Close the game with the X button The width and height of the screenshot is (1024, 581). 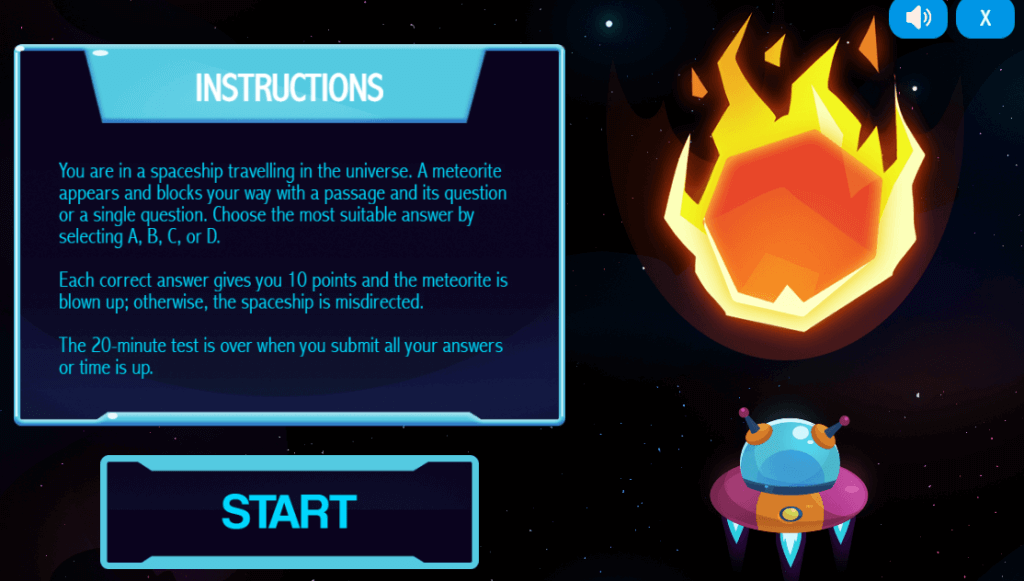tap(985, 18)
